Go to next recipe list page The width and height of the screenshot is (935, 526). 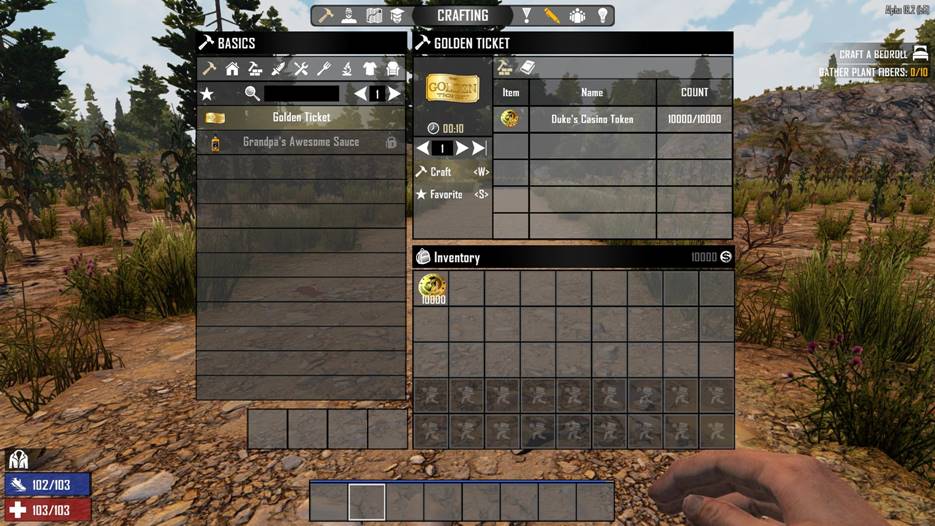(x=395, y=94)
